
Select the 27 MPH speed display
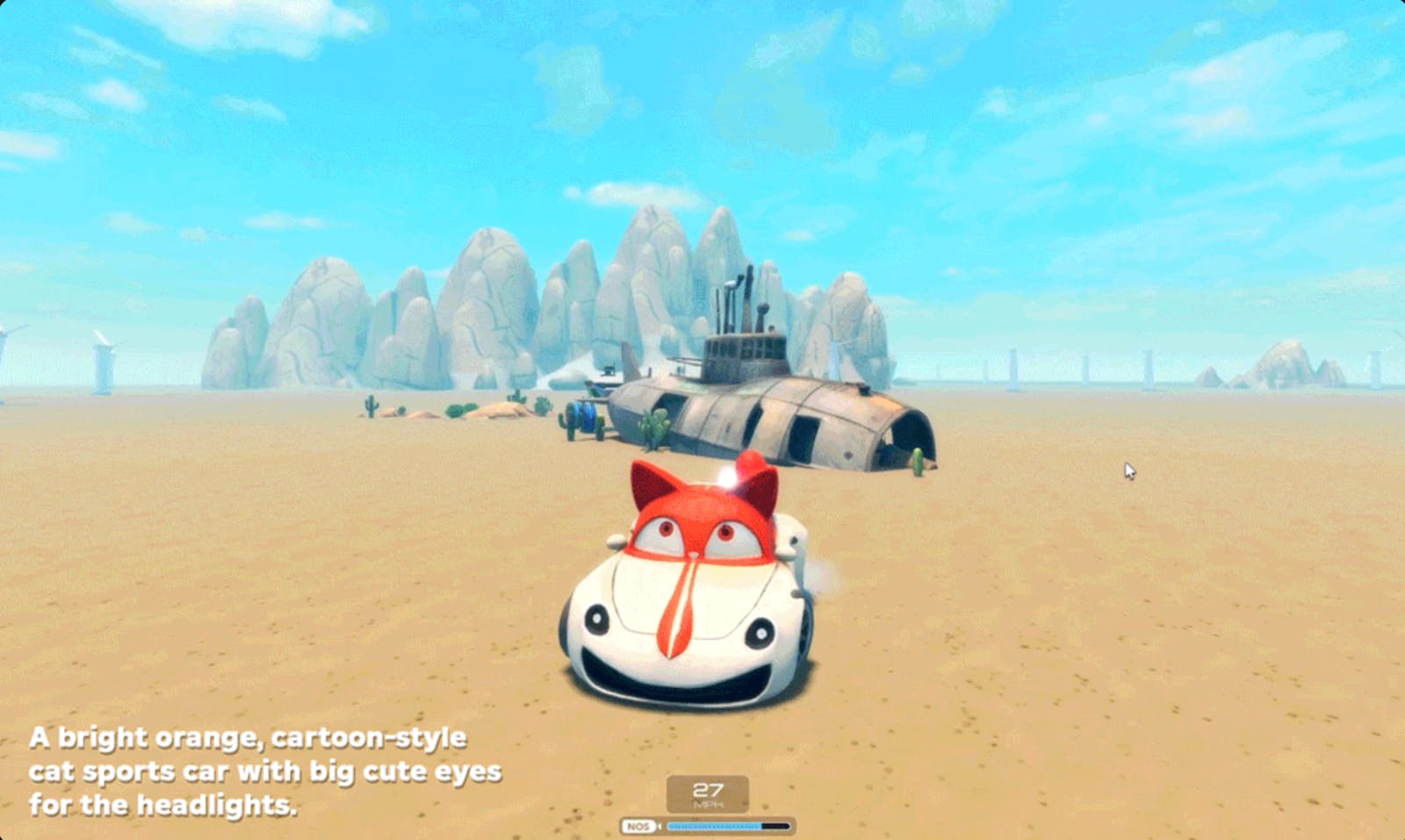(x=709, y=793)
